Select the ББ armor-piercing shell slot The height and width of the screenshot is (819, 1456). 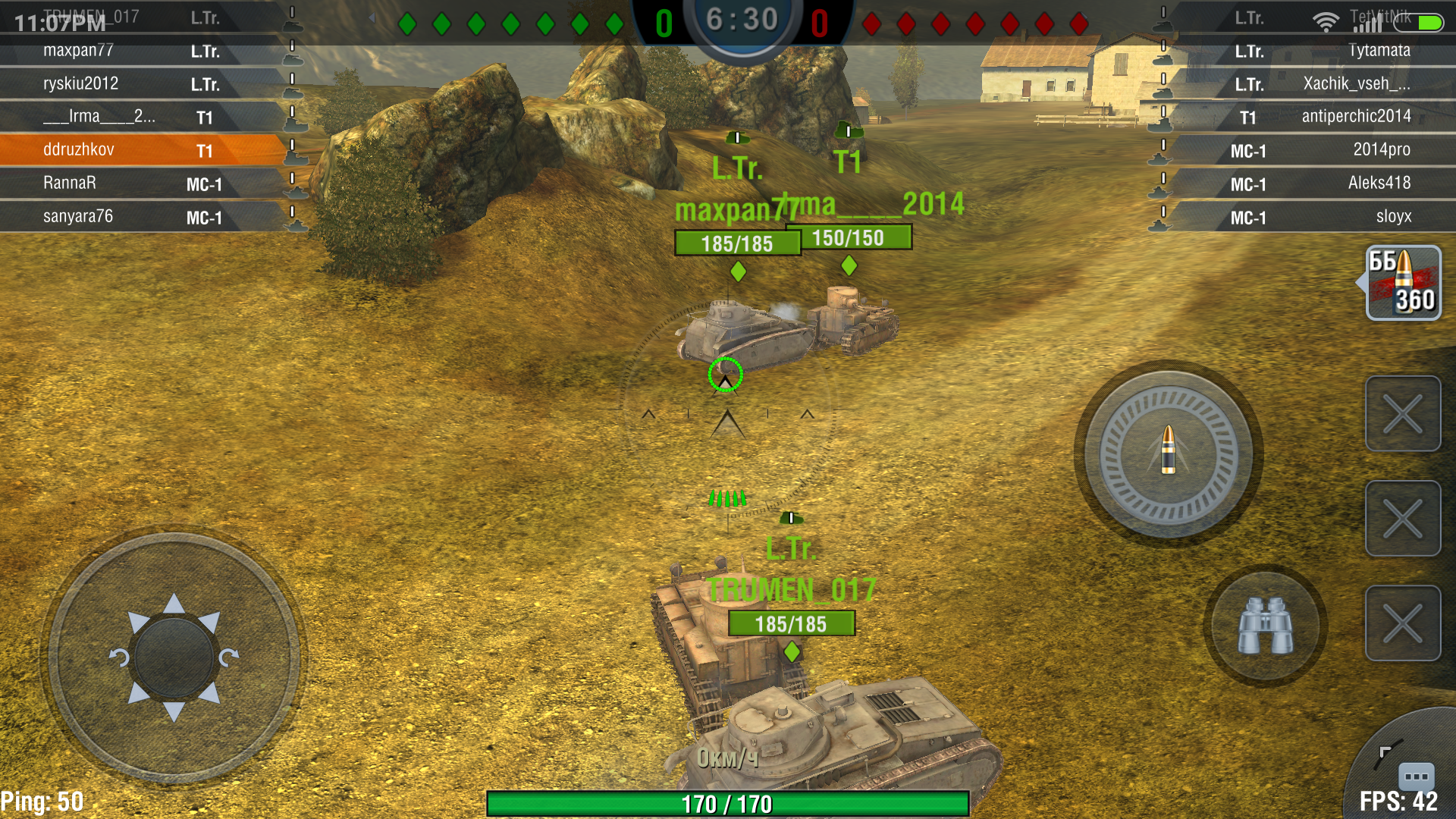click(x=1403, y=283)
